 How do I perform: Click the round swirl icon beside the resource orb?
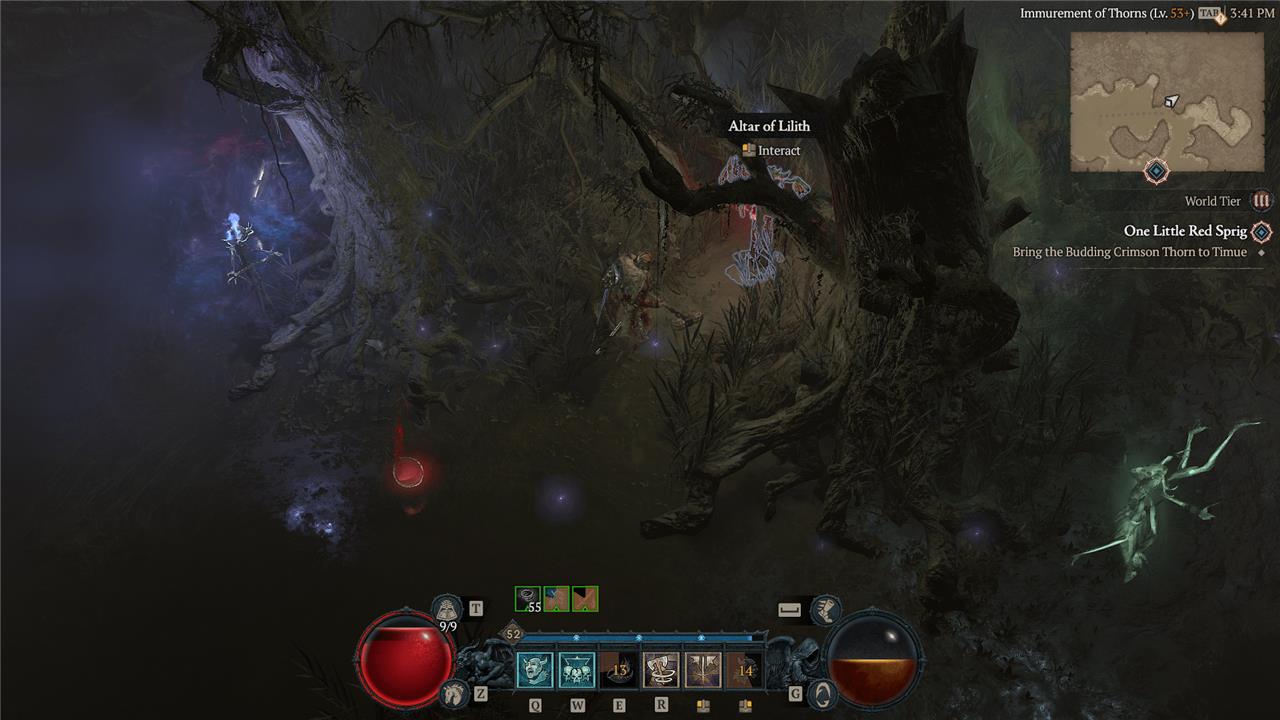point(822,693)
